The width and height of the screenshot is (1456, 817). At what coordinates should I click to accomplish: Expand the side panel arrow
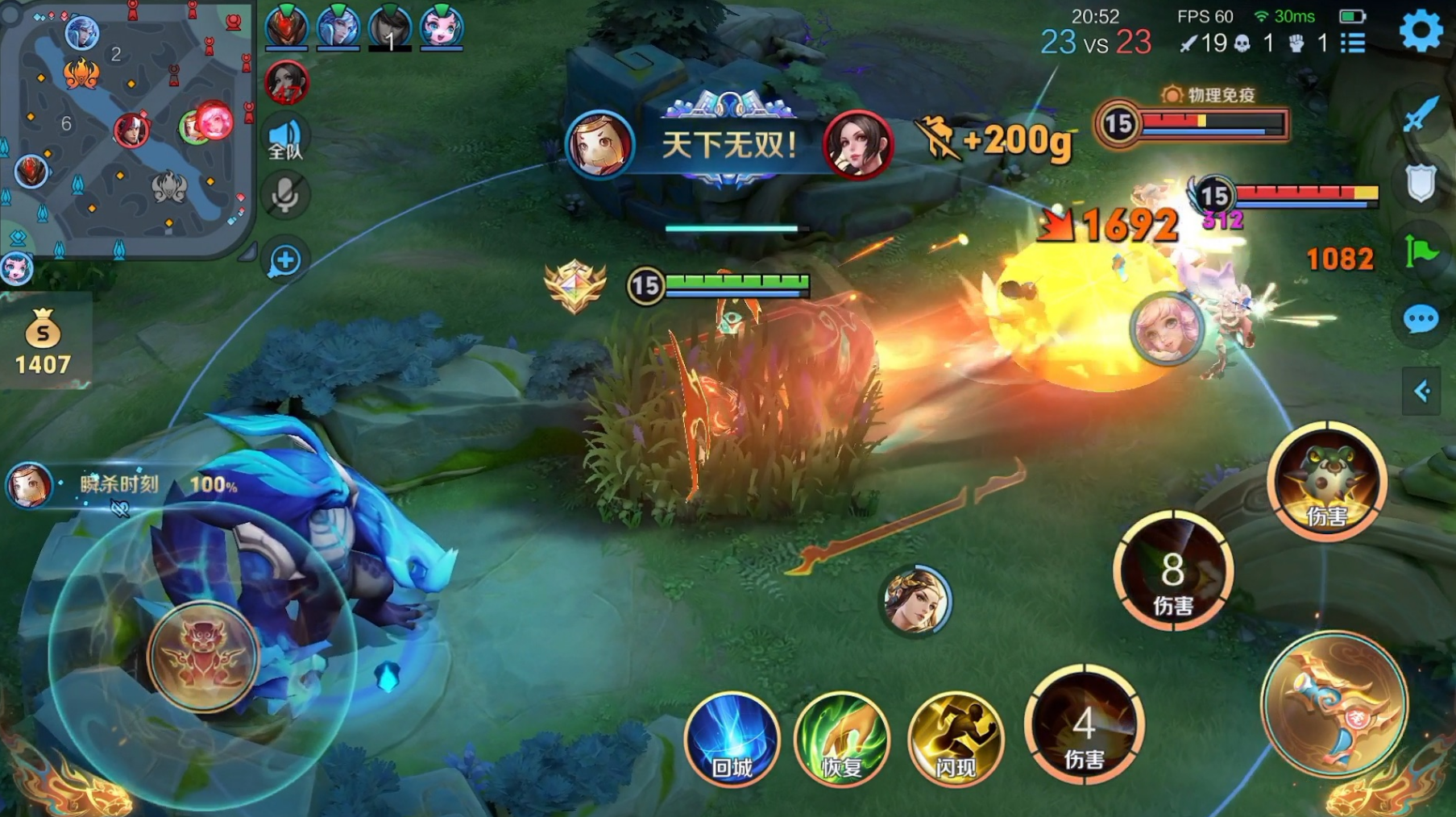tap(1421, 392)
